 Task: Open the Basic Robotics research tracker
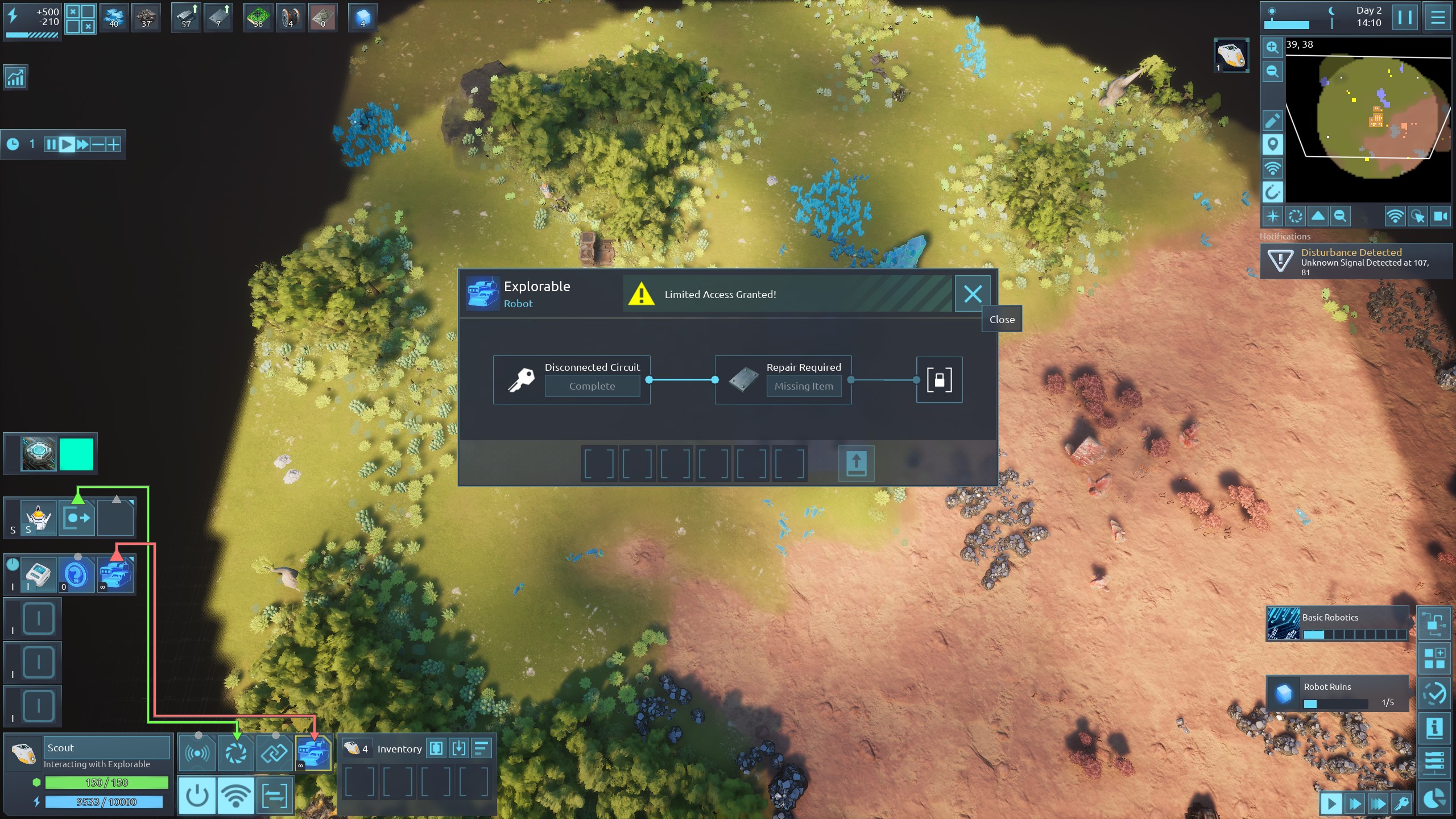pos(1337,624)
